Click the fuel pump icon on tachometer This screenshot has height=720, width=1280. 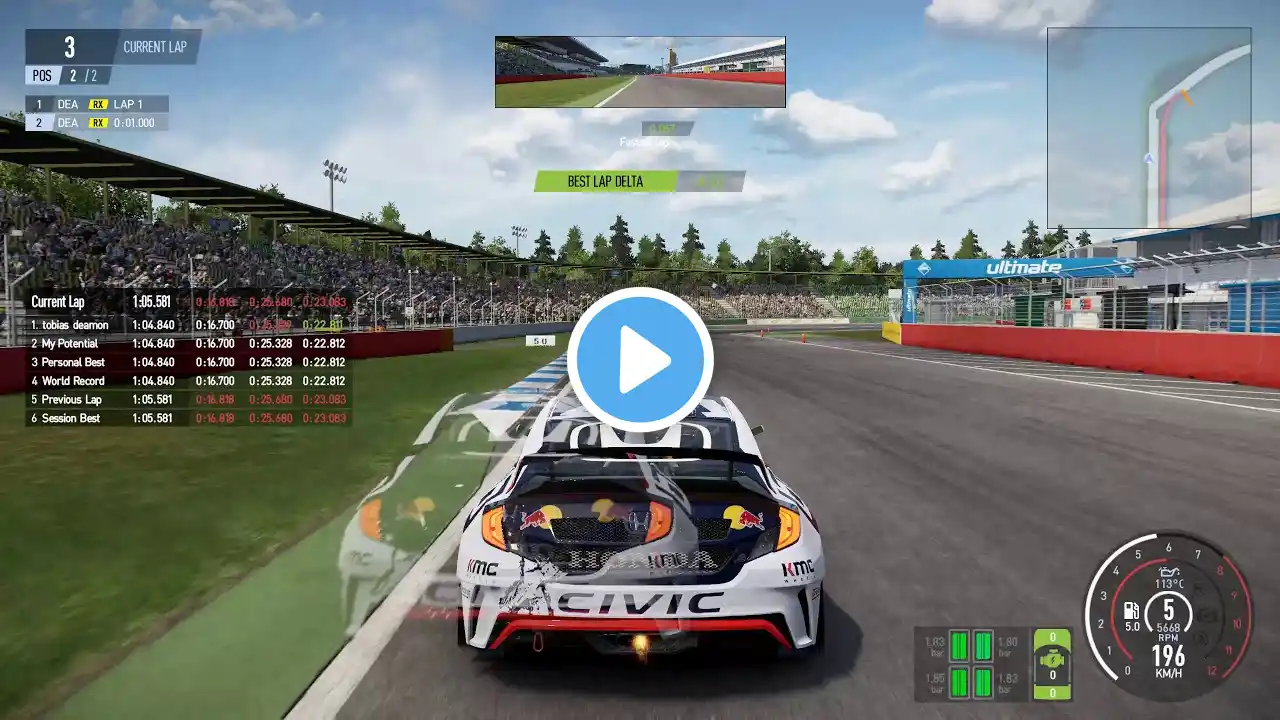tap(1132, 609)
